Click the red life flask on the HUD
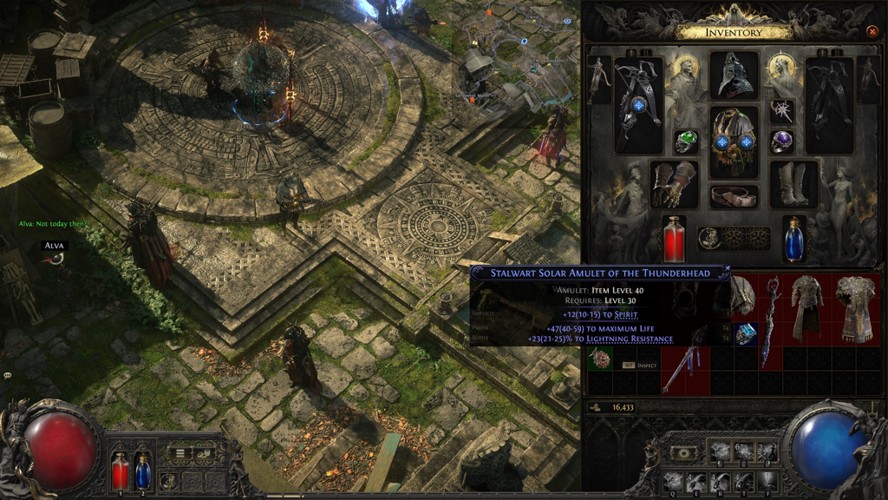The height and width of the screenshot is (500, 888). [x=120, y=470]
